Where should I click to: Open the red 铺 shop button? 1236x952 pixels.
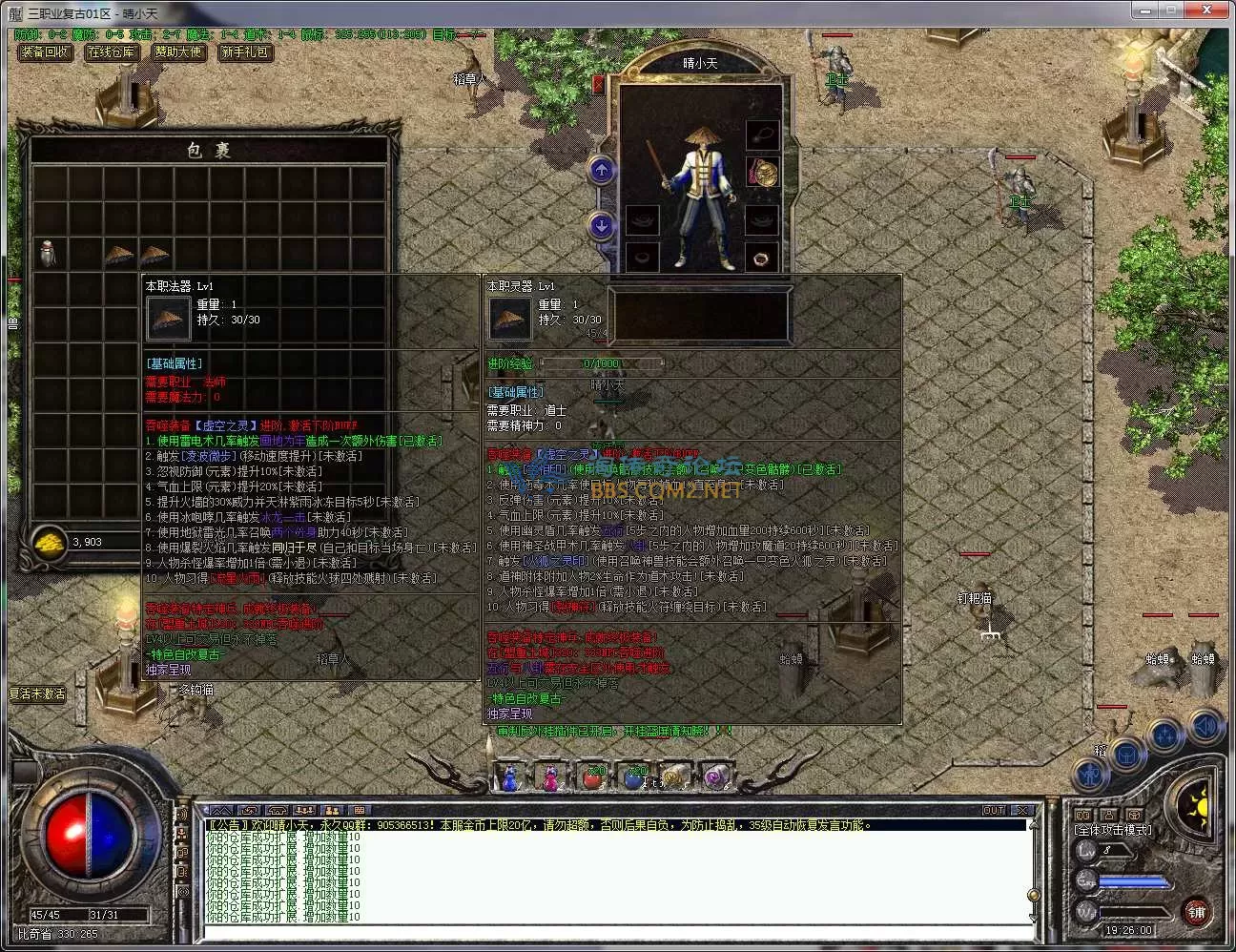tap(1196, 912)
